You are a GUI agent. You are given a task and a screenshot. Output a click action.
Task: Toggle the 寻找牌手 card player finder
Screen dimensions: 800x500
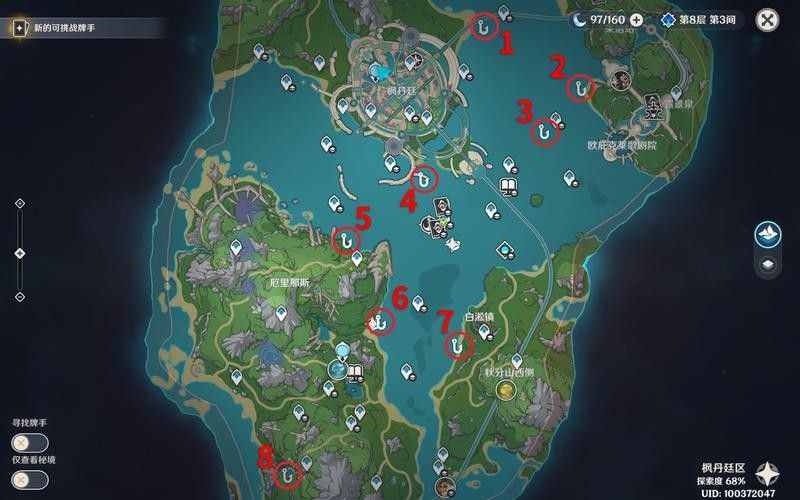click(23, 443)
